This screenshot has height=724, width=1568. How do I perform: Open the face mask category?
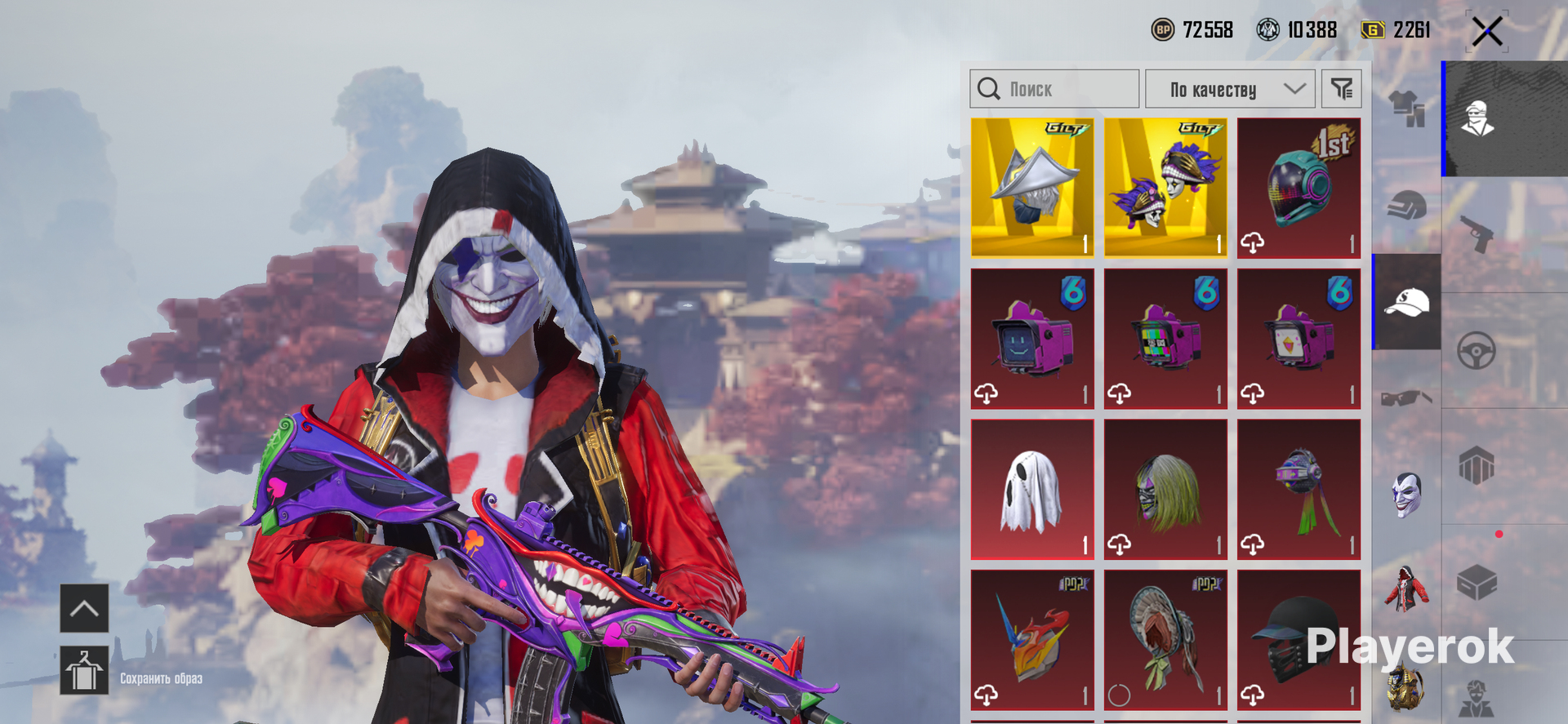(1406, 494)
